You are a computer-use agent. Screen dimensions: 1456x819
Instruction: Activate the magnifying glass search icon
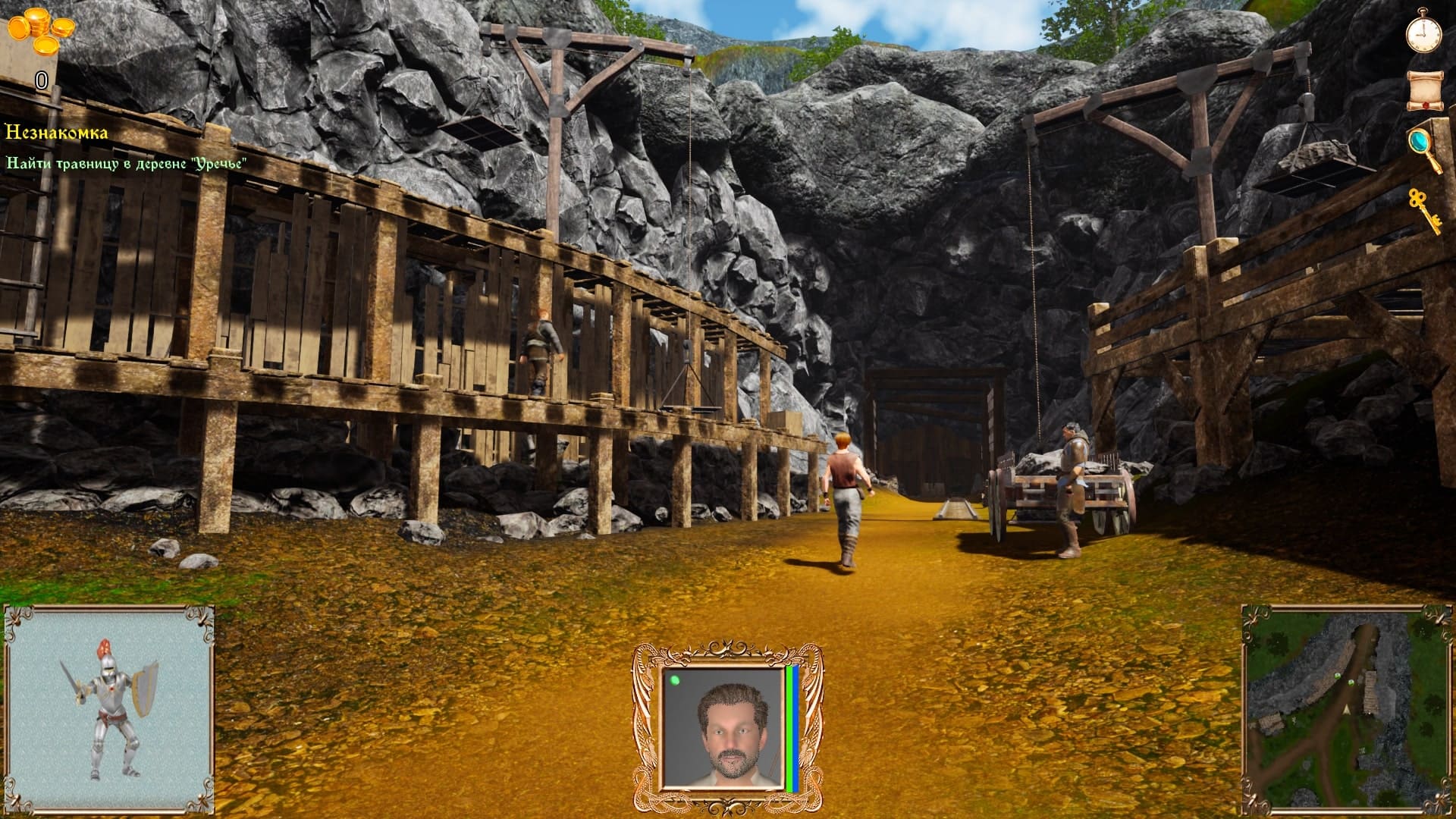pyautogui.click(x=1423, y=148)
